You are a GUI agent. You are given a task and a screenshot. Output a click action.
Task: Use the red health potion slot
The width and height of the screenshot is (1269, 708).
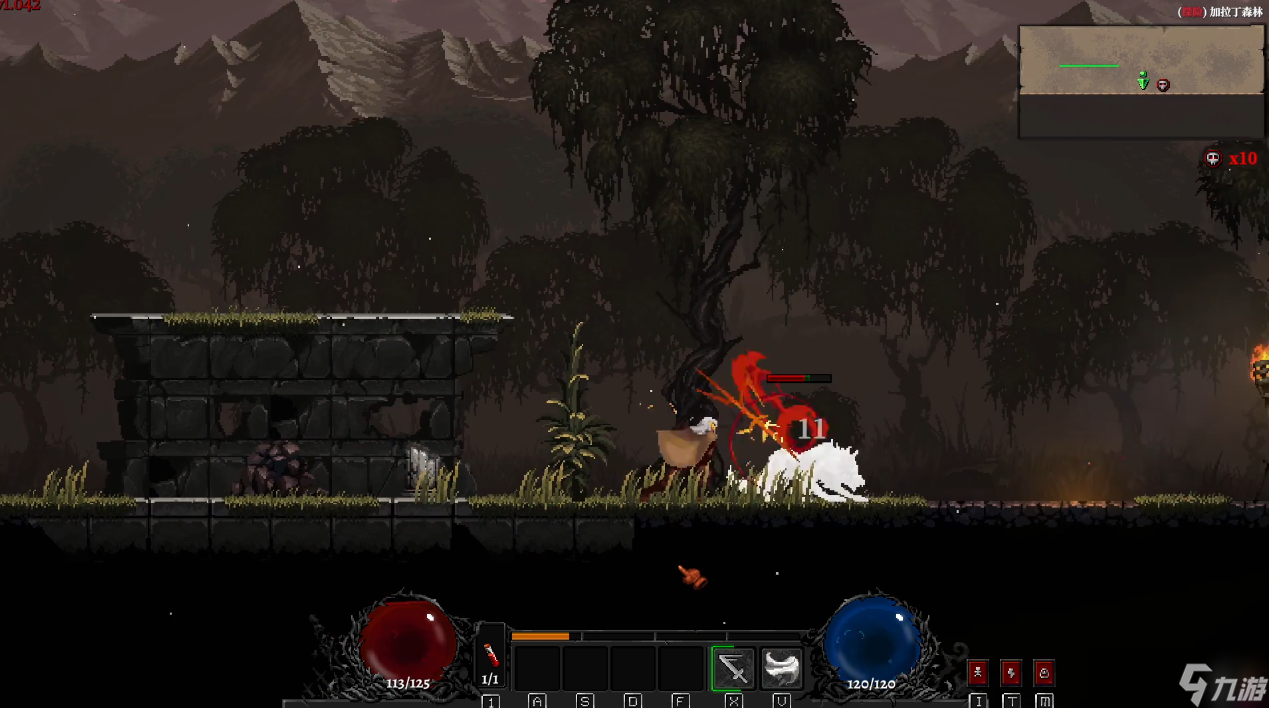click(x=490, y=656)
